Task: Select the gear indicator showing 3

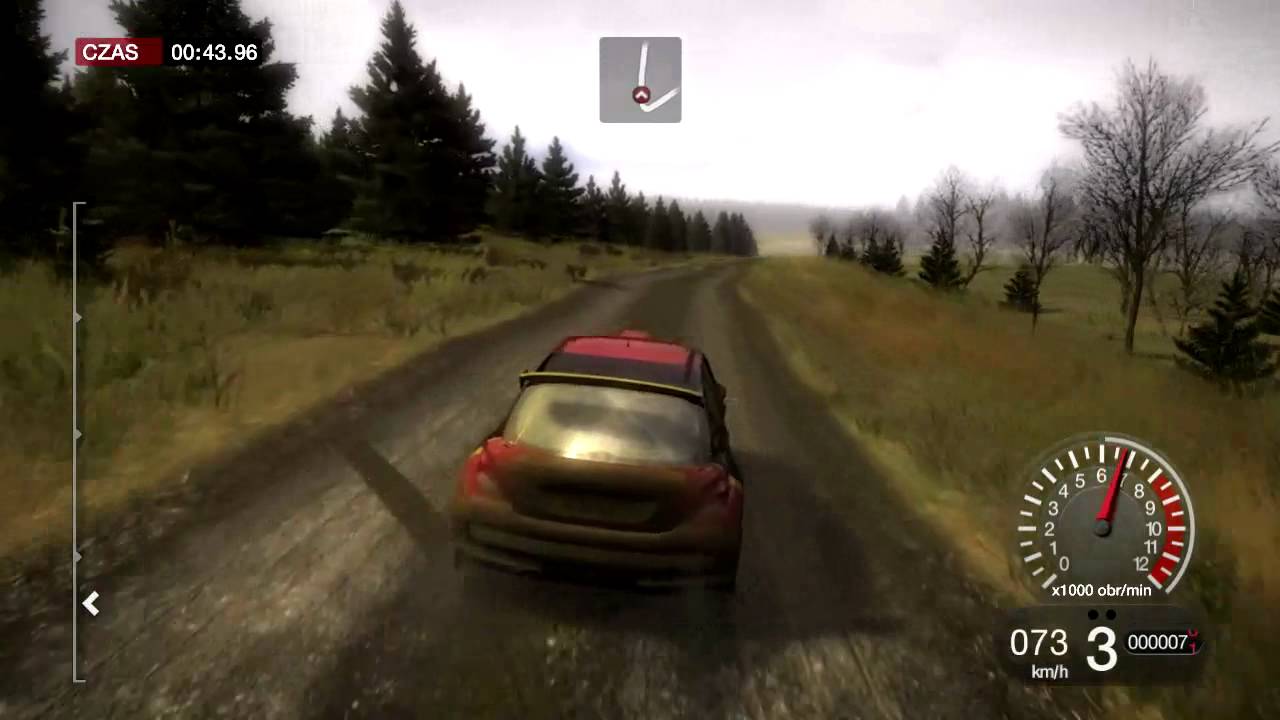Action: tap(1100, 648)
